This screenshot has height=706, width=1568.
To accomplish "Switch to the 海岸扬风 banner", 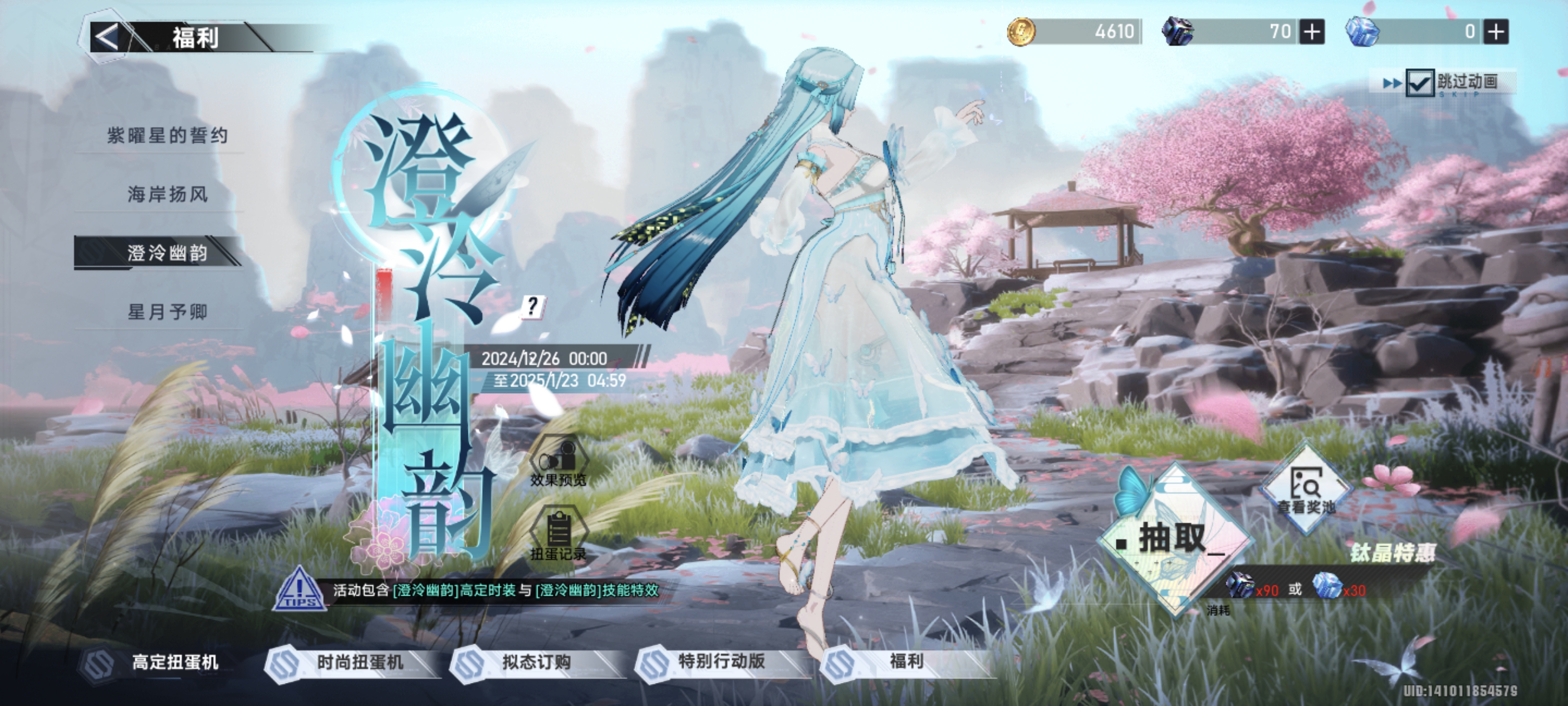I will 168,194.
